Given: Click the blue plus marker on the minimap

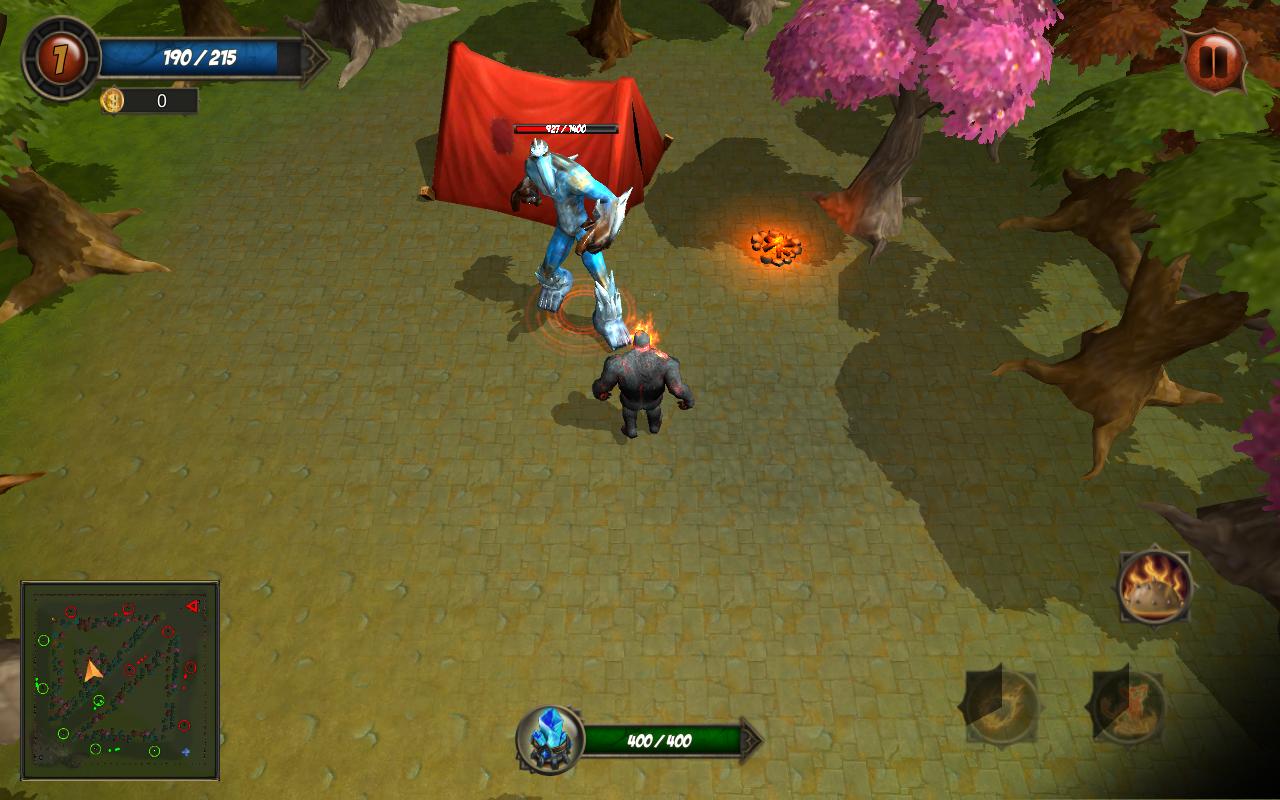Looking at the screenshot, I should pos(185,752).
